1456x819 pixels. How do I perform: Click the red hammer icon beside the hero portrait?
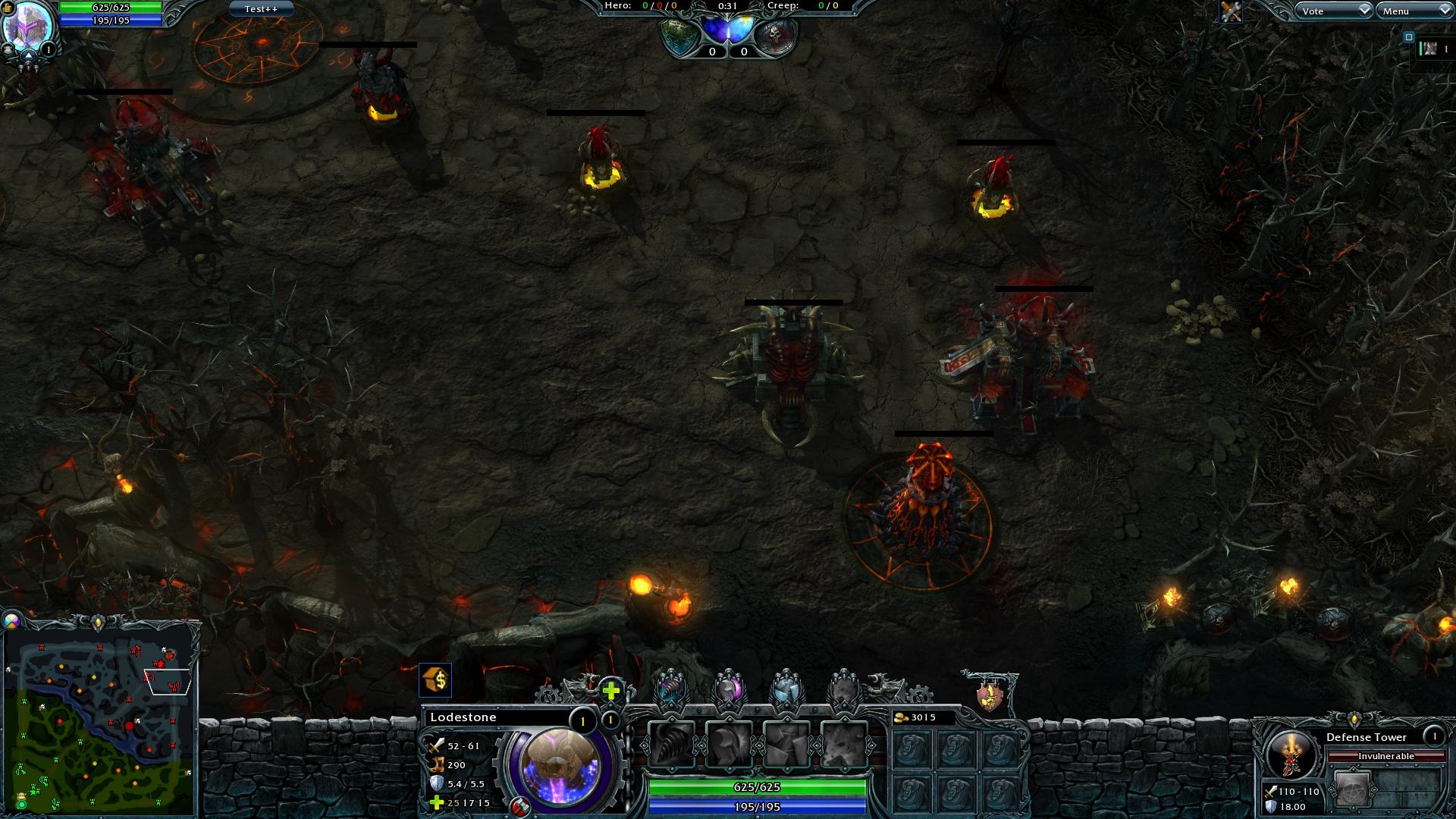tap(519, 807)
